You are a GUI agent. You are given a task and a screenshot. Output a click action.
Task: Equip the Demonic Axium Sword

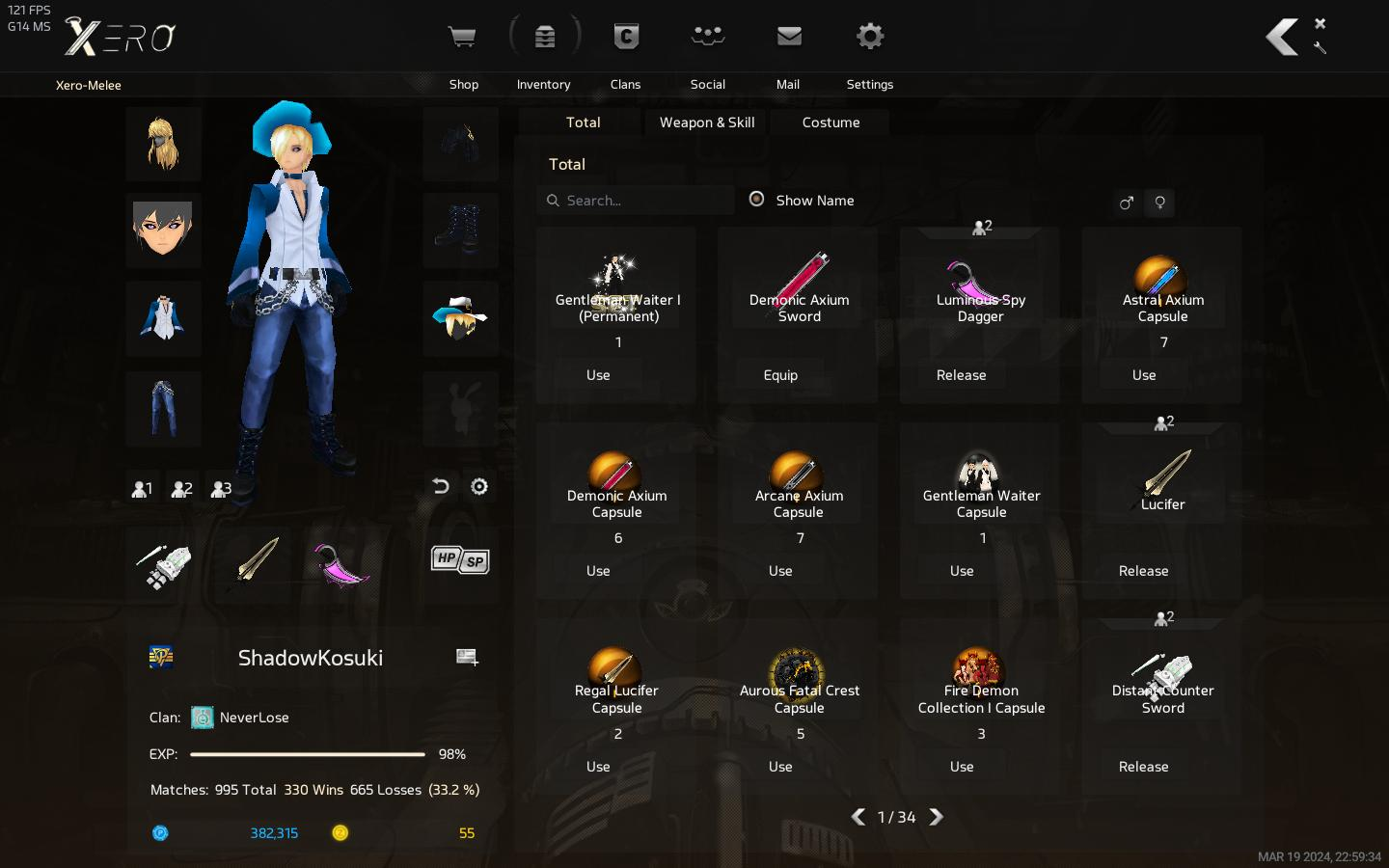pos(780,375)
